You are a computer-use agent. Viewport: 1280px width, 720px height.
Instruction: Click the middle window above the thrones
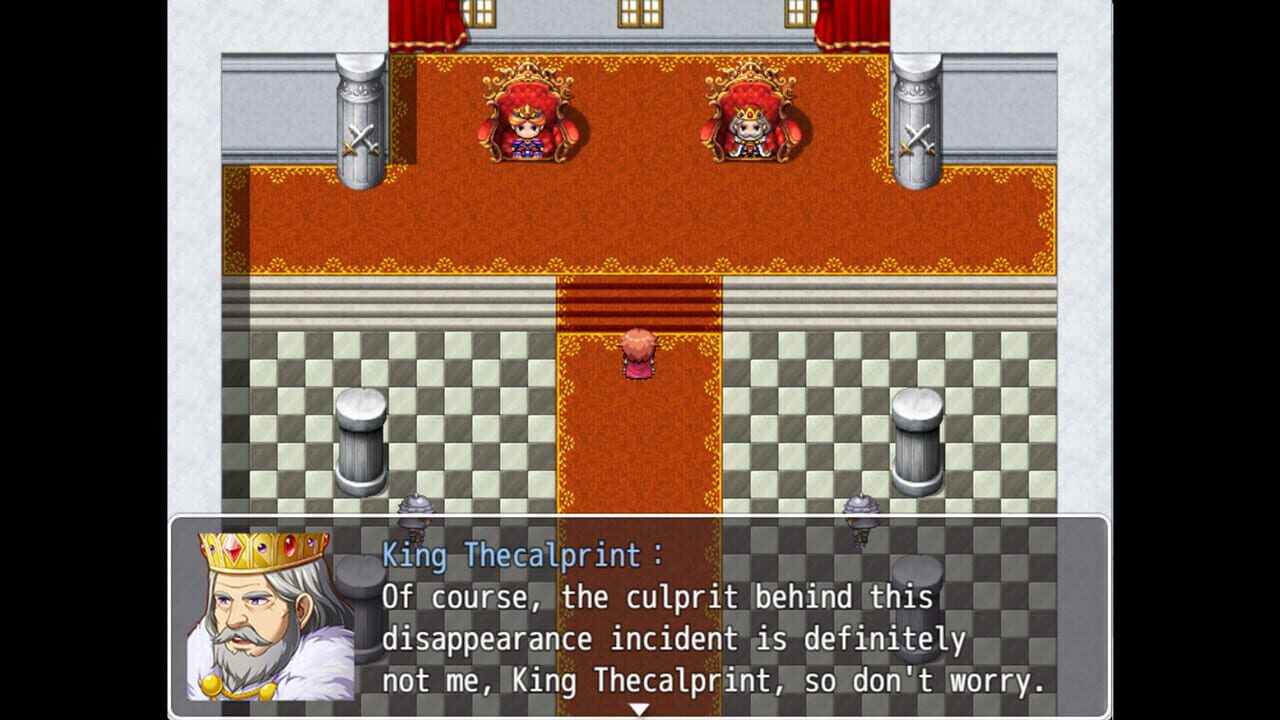640,12
